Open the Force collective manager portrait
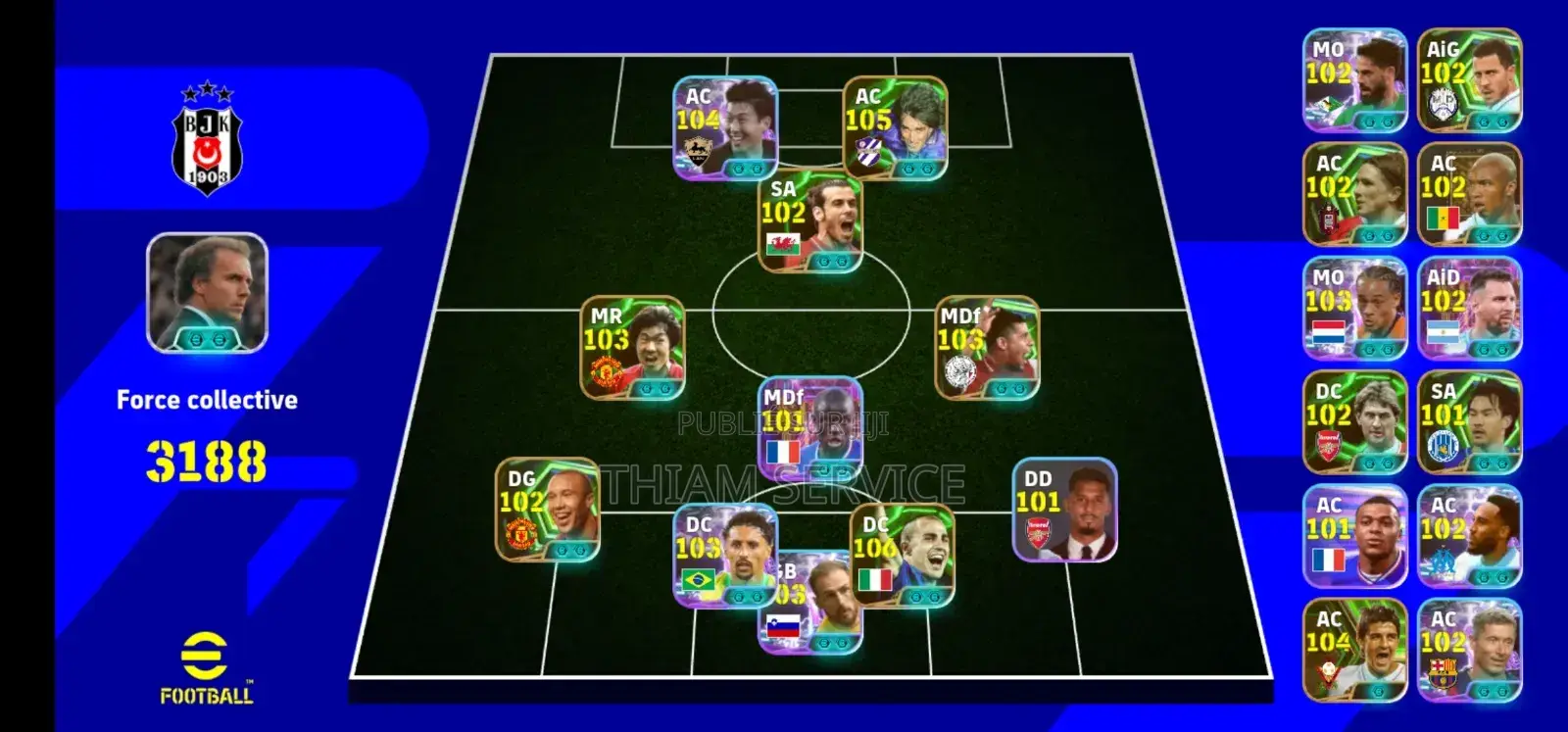 click(206, 294)
